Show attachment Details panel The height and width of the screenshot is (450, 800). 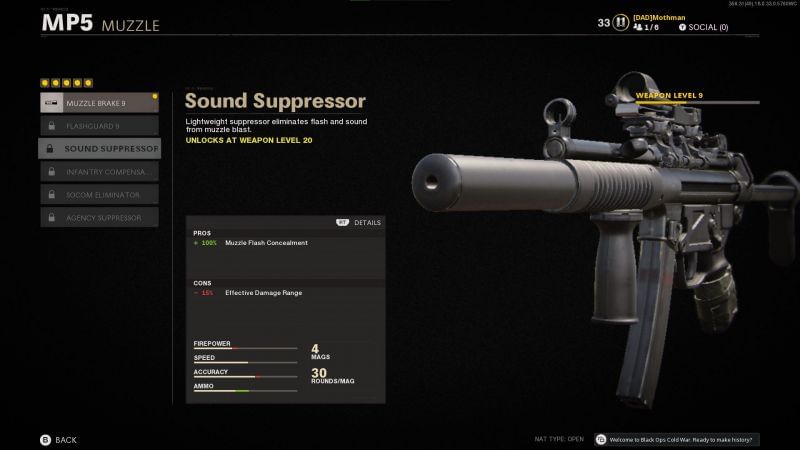coord(359,222)
